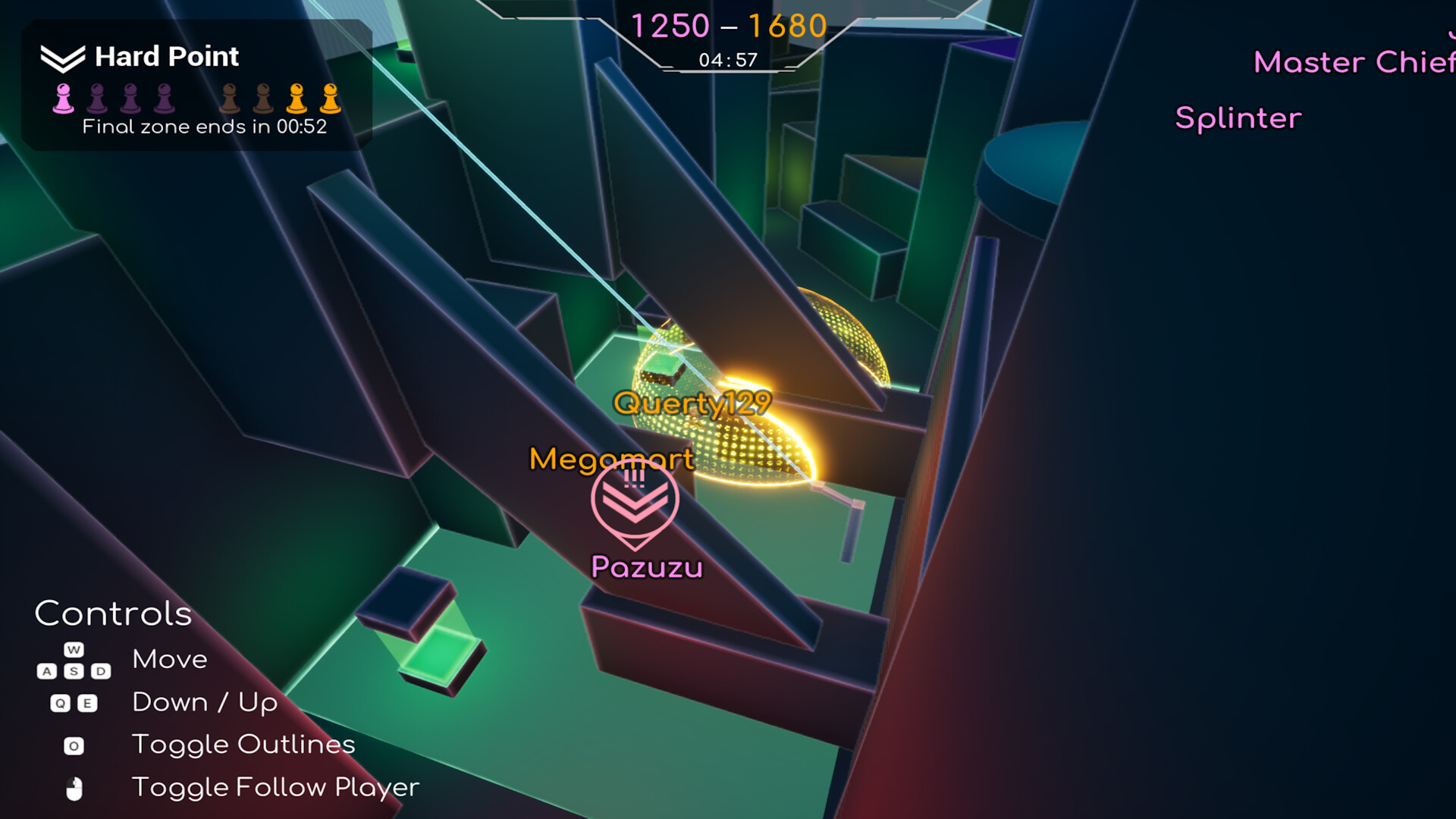This screenshot has height=819, width=1456.
Task: Expand the Controls legend
Action: point(113,613)
